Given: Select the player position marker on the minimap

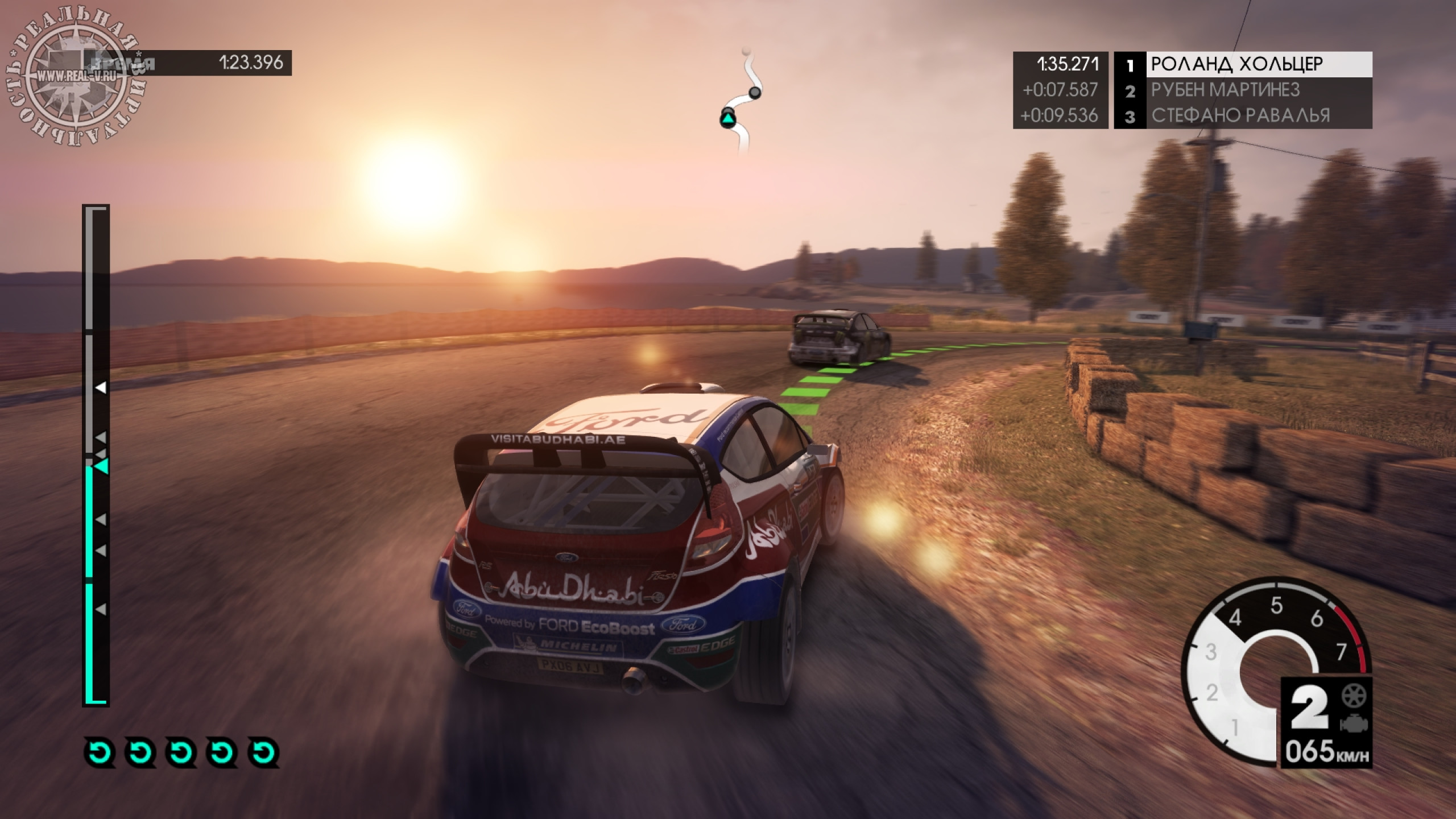Looking at the screenshot, I should 728,118.
